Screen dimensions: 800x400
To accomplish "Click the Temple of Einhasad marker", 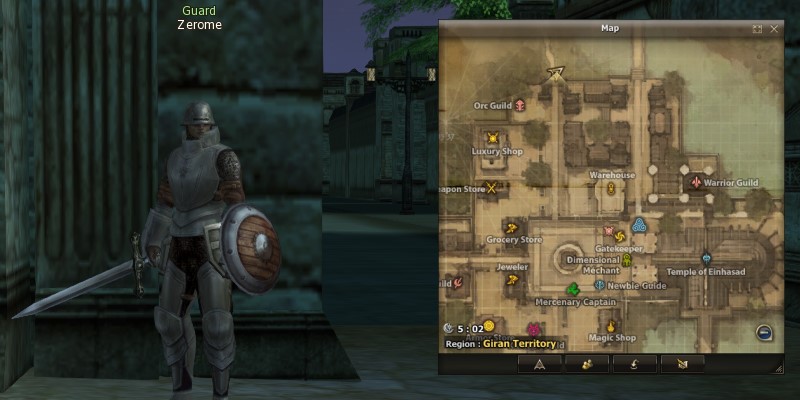I will point(707,258).
